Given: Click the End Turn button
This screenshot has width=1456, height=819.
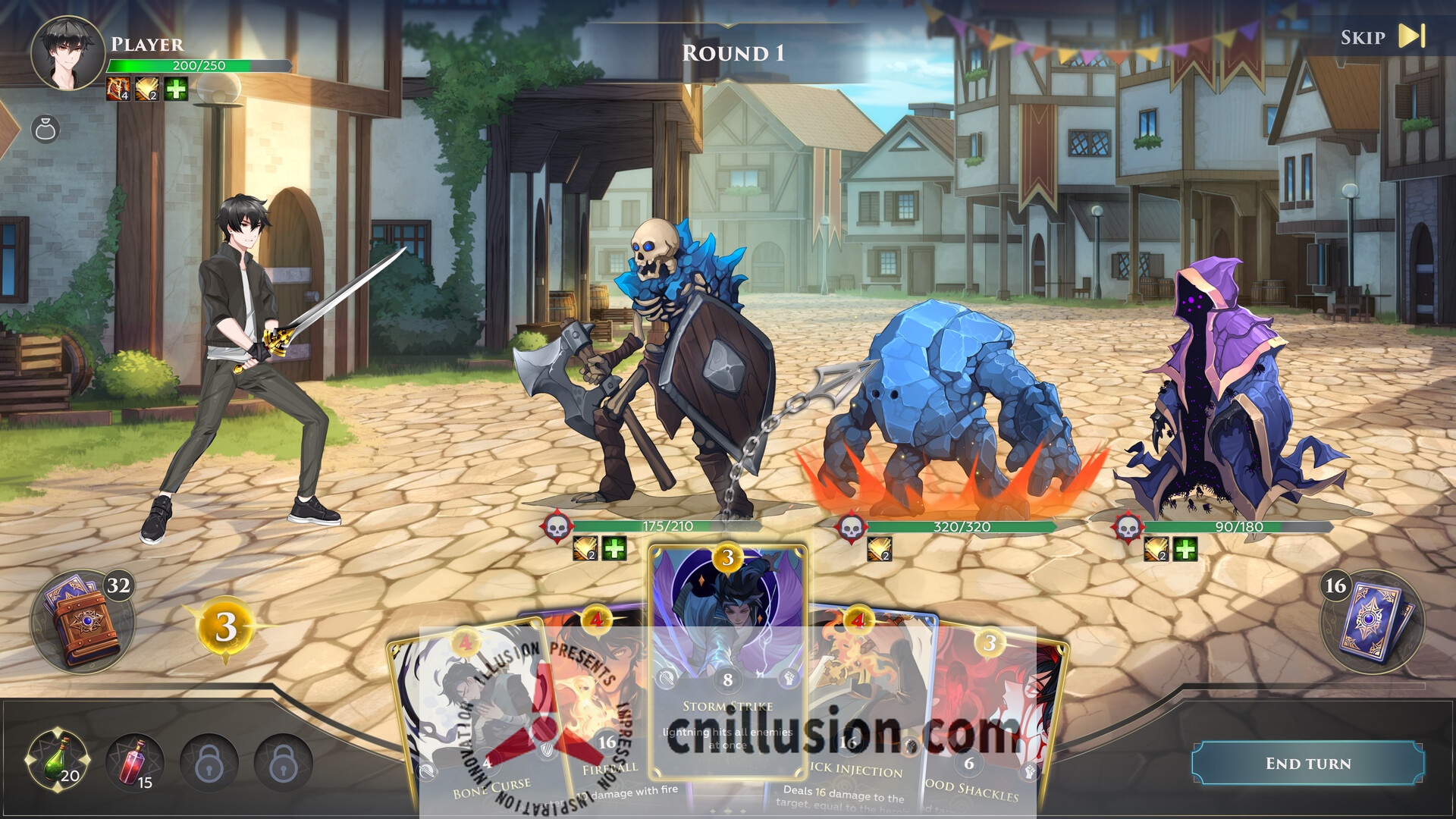Looking at the screenshot, I should click(x=1307, y=763).
